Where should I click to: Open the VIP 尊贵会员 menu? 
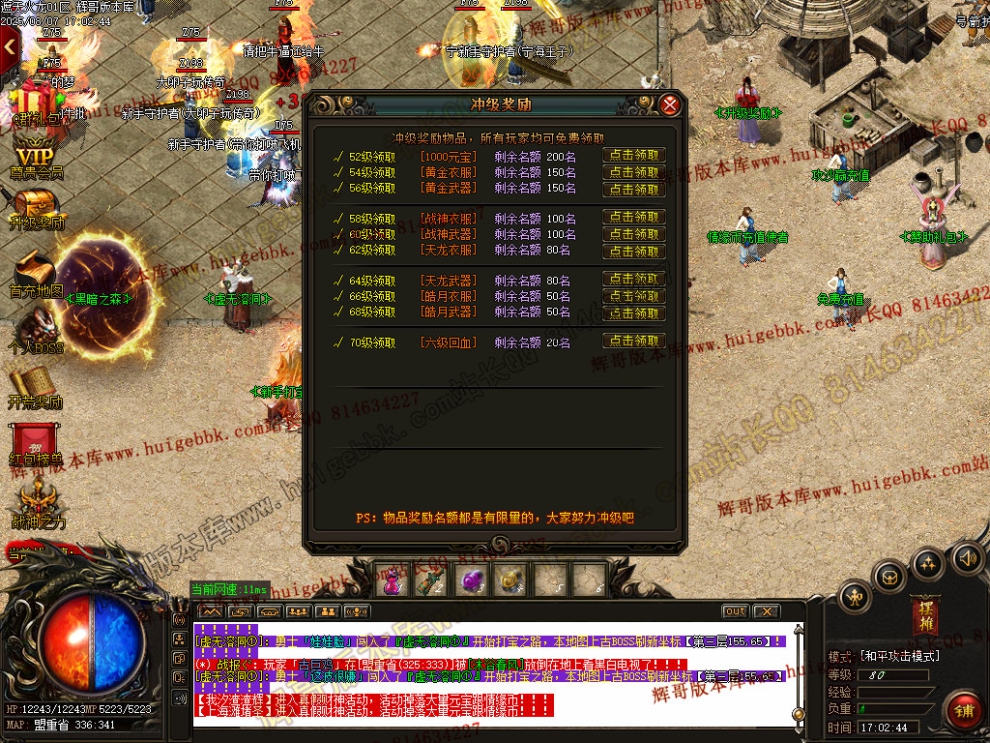[36, 158]
